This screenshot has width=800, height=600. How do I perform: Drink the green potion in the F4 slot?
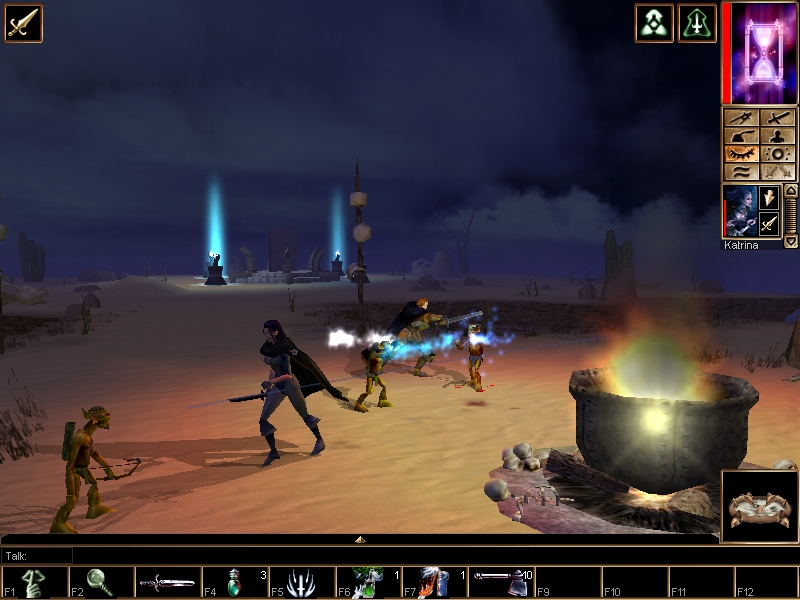tap(234, 582)
